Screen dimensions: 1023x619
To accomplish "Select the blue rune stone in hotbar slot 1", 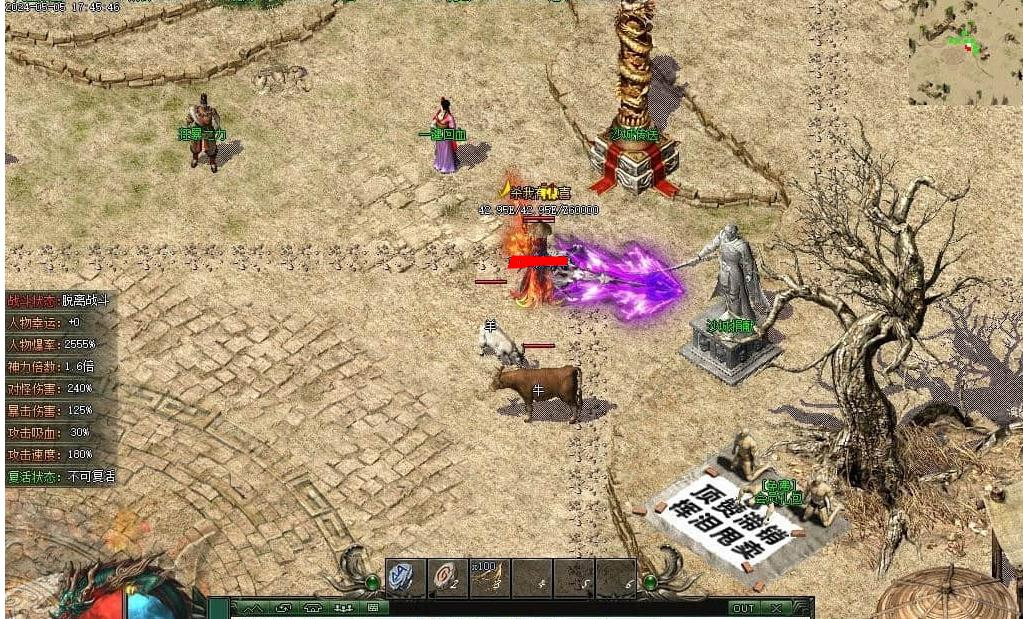I will pyautogui.click(x=405, y=577).
